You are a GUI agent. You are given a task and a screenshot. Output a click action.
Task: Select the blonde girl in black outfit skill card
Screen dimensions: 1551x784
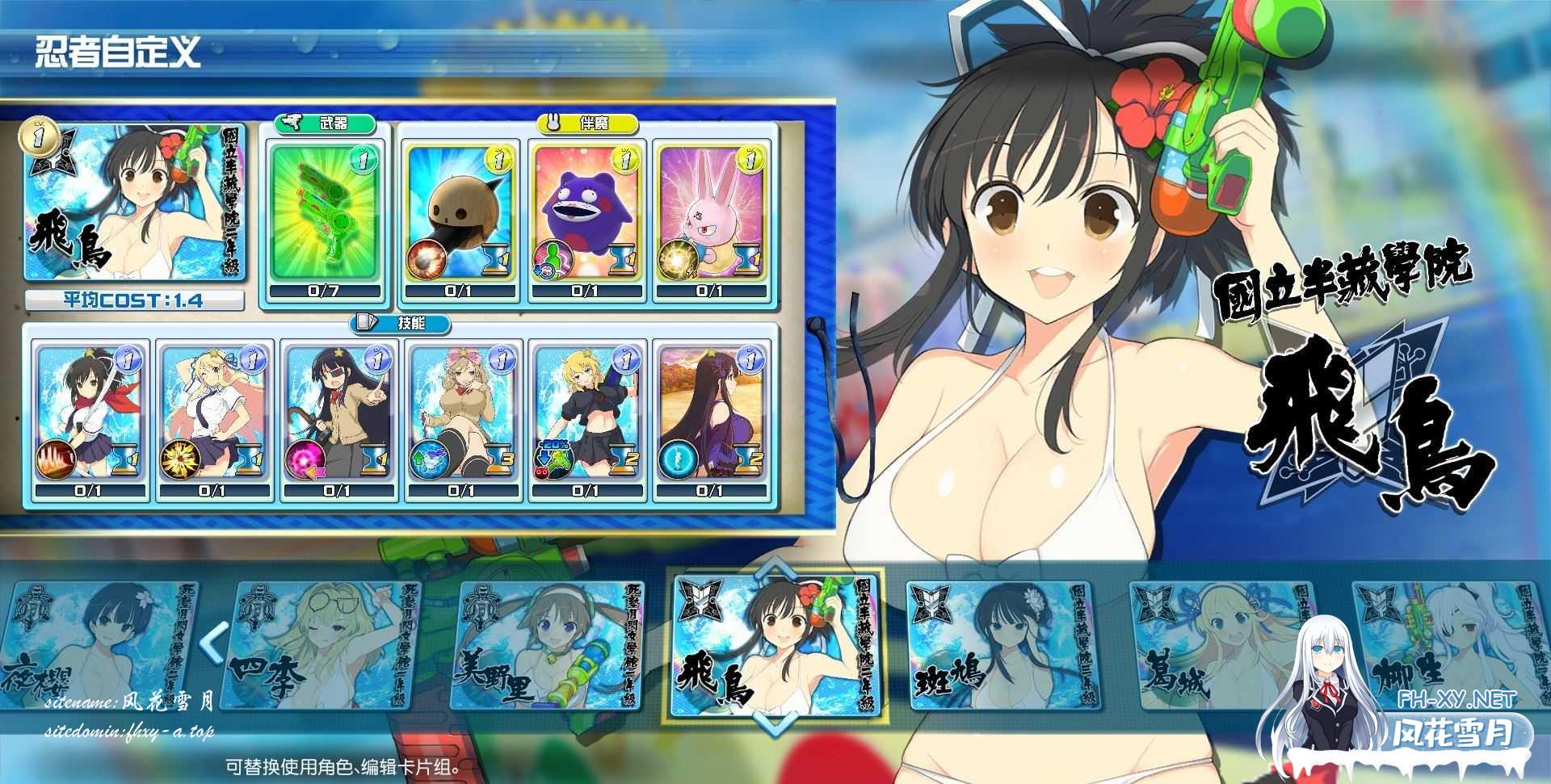[x=587, y=416]
